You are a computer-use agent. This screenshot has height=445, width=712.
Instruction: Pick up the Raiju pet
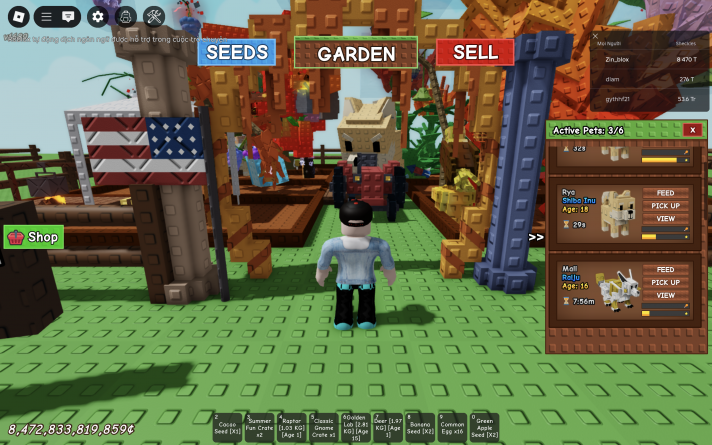(665, 282)
